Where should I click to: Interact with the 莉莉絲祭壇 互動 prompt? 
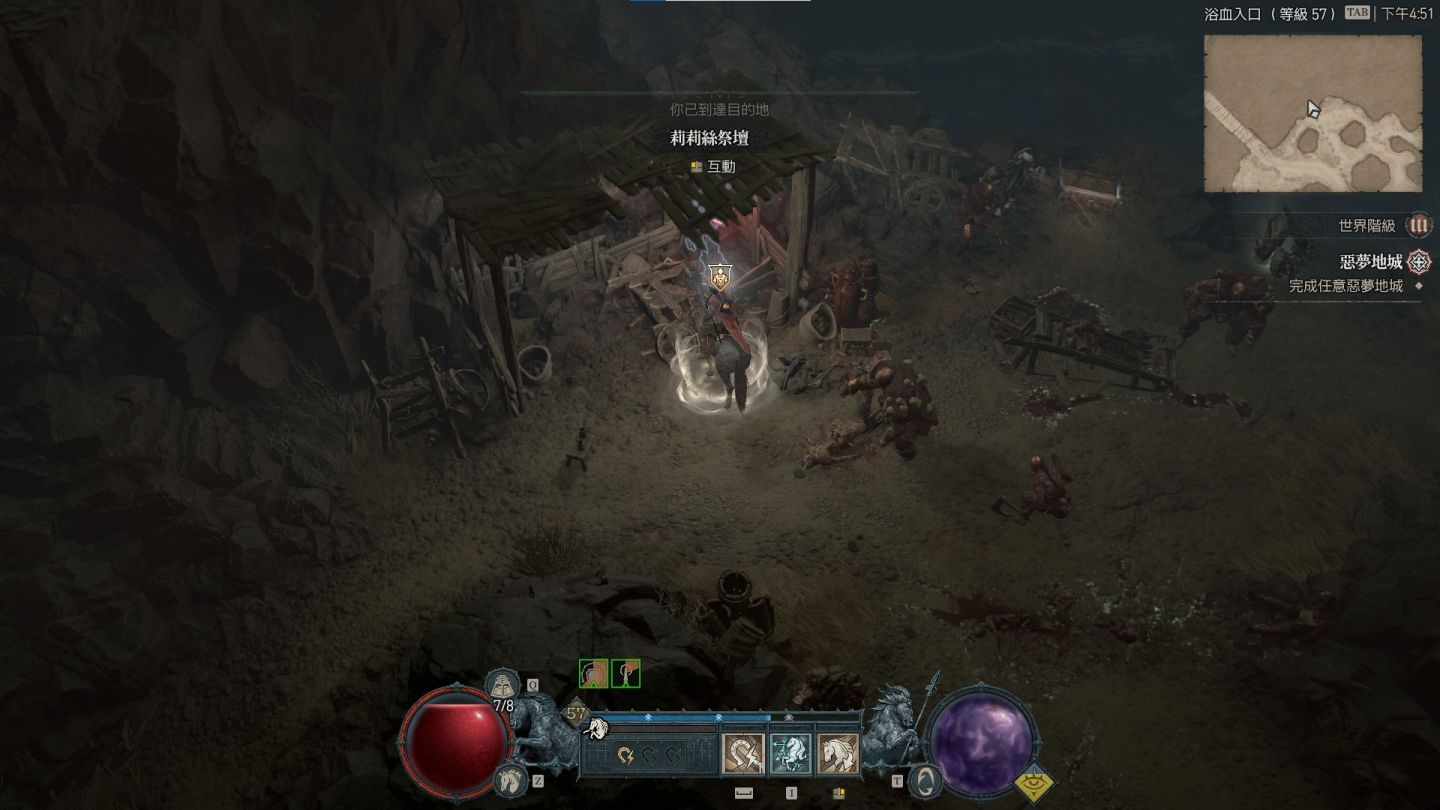pyautogui.click(x=712, y=167)
